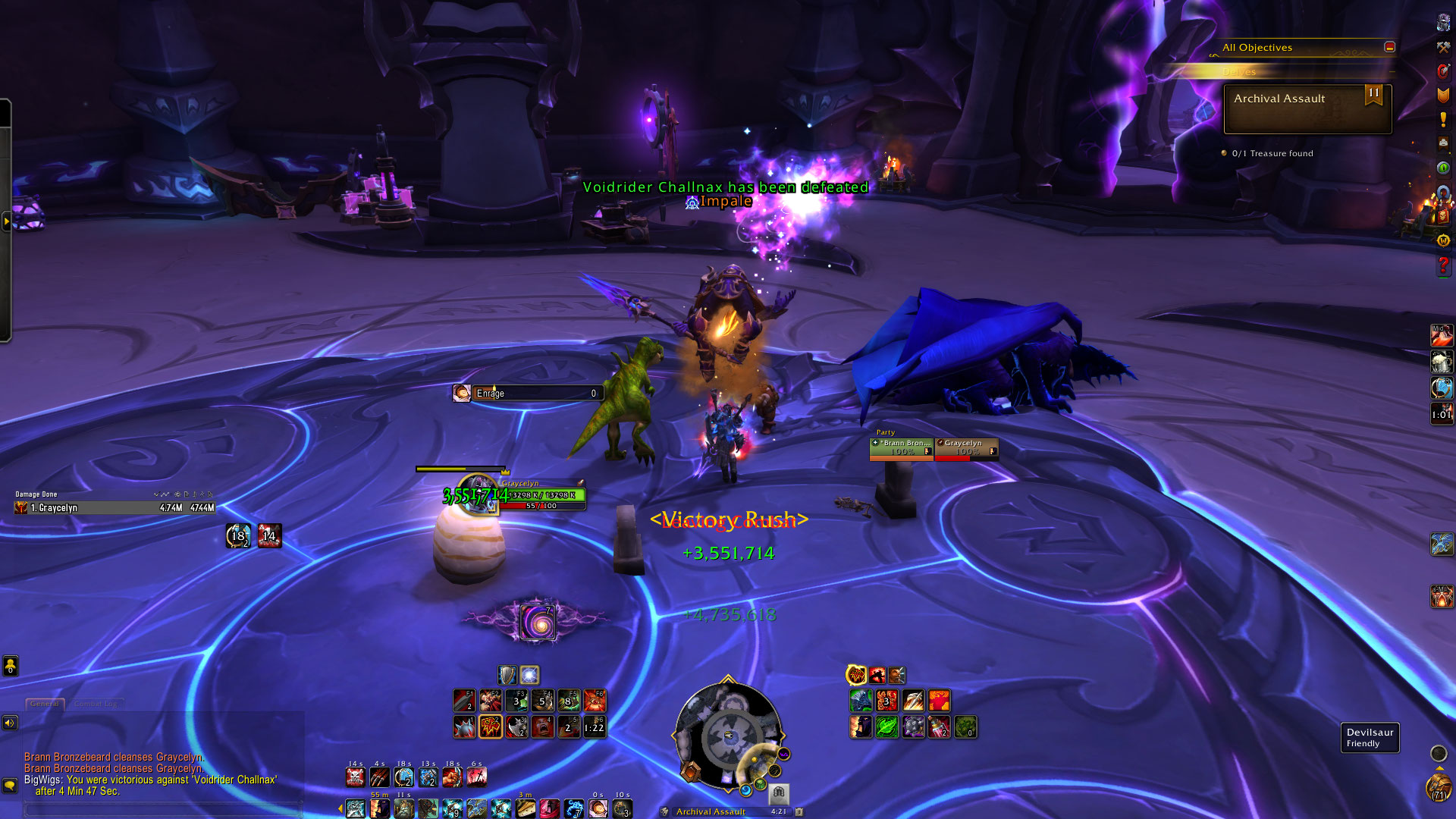Use the red potion with 2 charges
The height and width of the screenshot is (819, 1456).
pos(939,727)
